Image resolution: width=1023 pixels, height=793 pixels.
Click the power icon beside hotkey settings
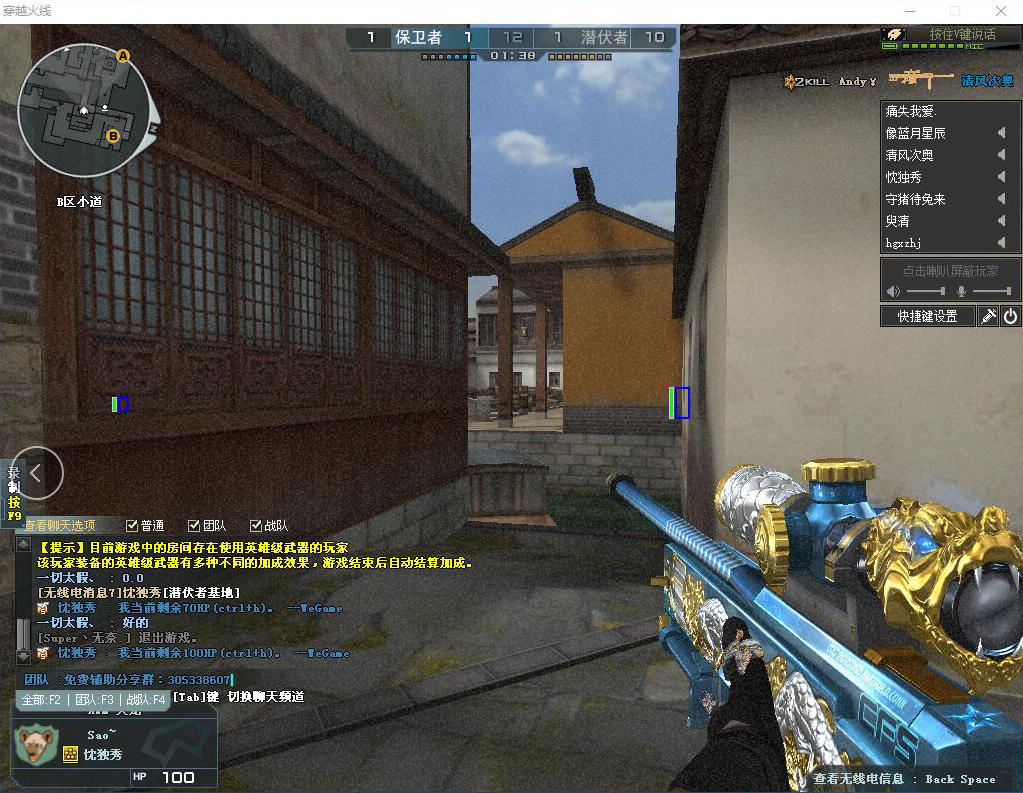(x=1010, y=316)
